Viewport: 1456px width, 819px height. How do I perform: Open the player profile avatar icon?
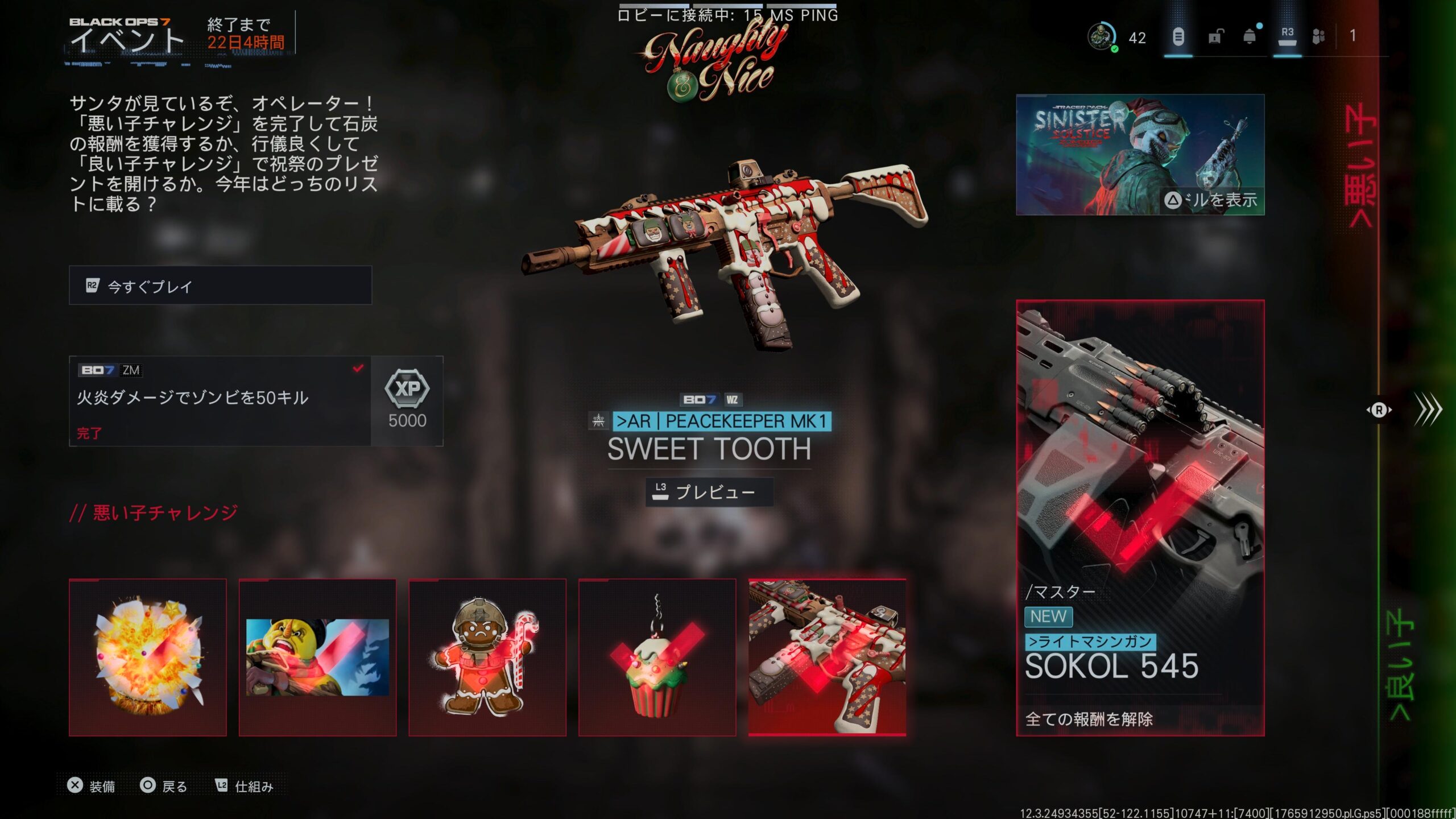pos(1101,38)
